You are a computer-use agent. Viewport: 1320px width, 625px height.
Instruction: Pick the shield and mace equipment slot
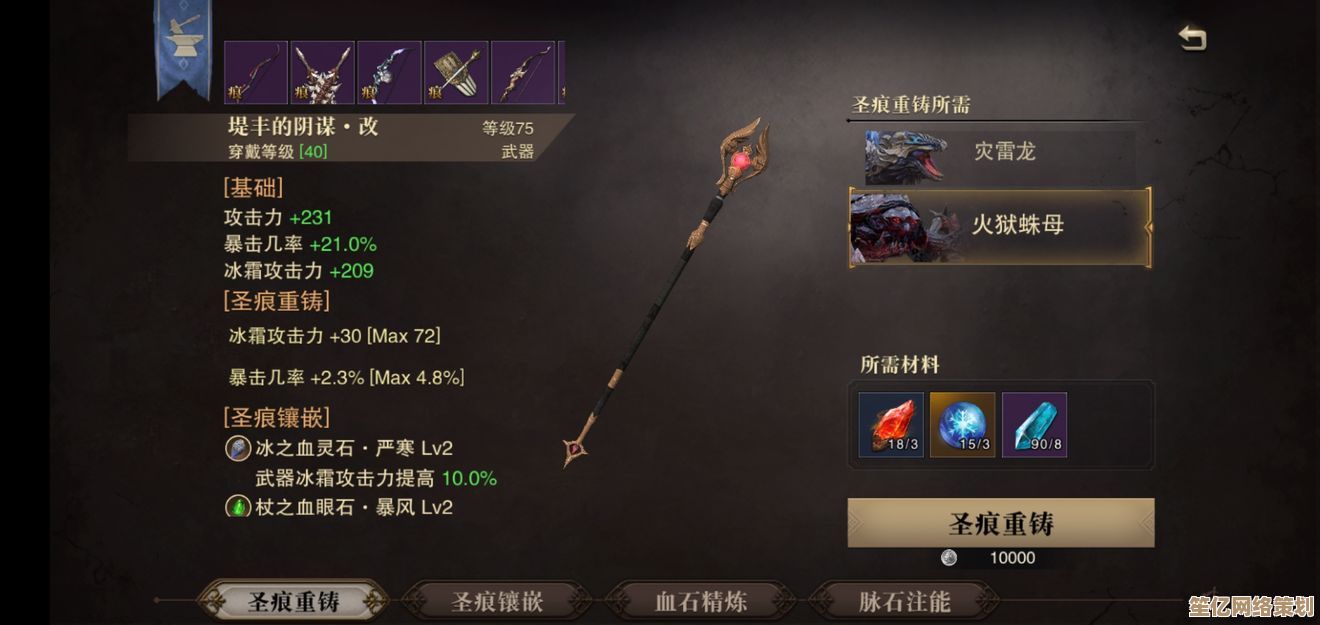pyautogui.click(x=456, y=72)
